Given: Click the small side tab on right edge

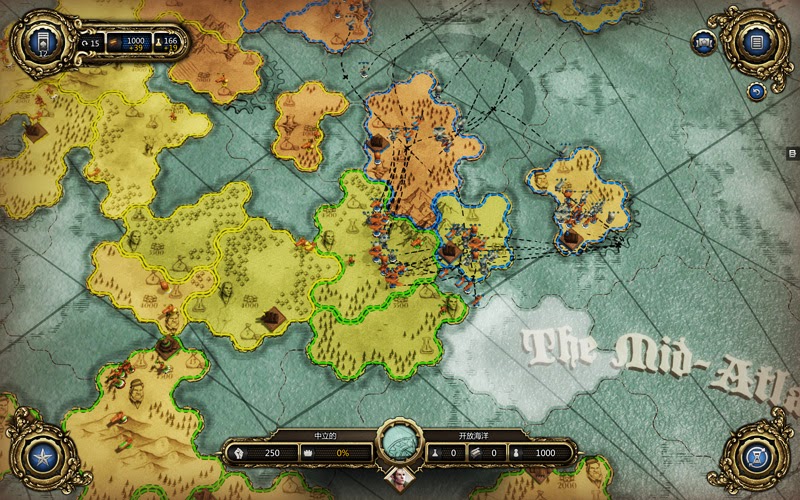Looking at the screenshot, I should [x=791, y=153].
